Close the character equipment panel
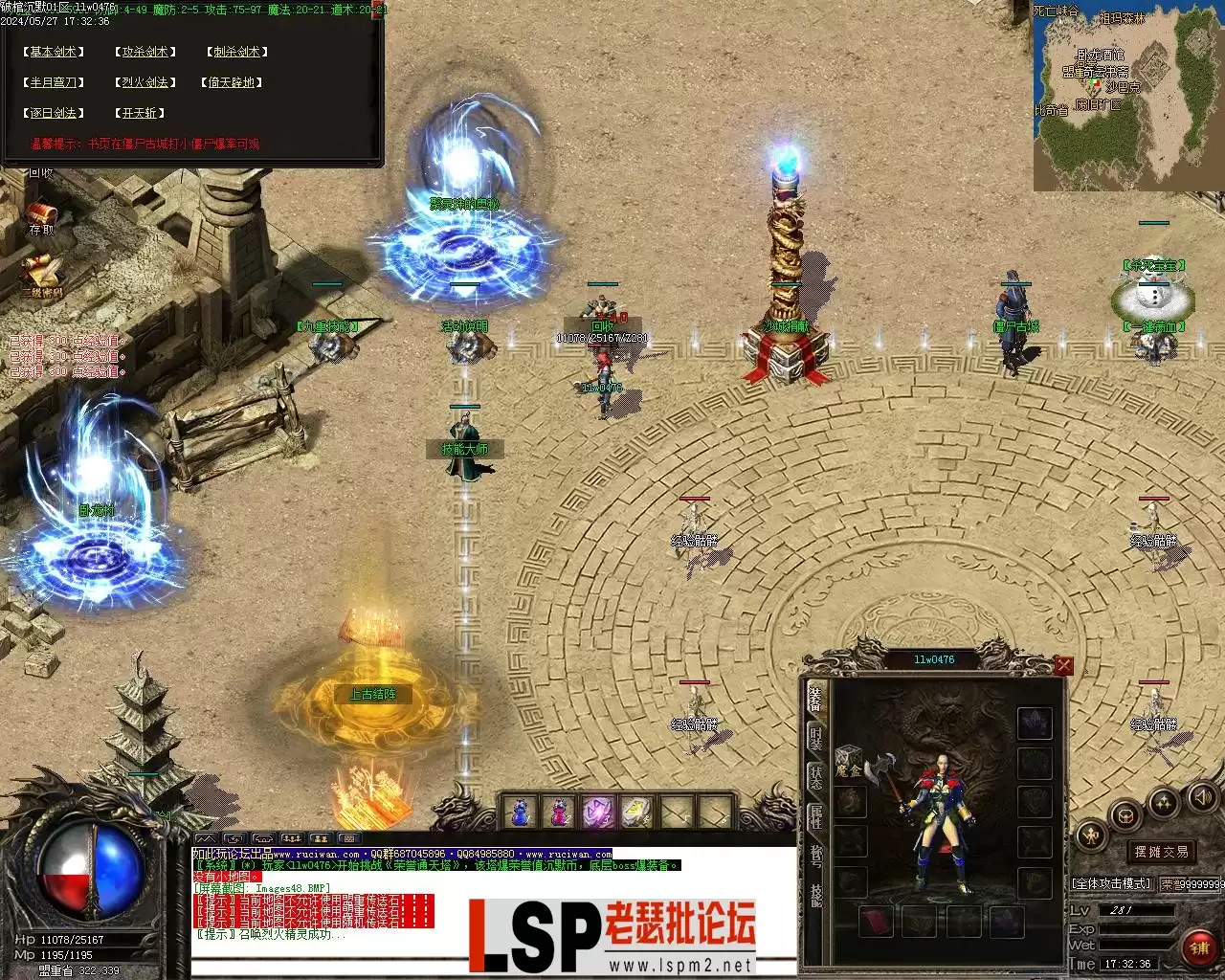This screenshot has width=1225, height=980. click(1063, 666)
